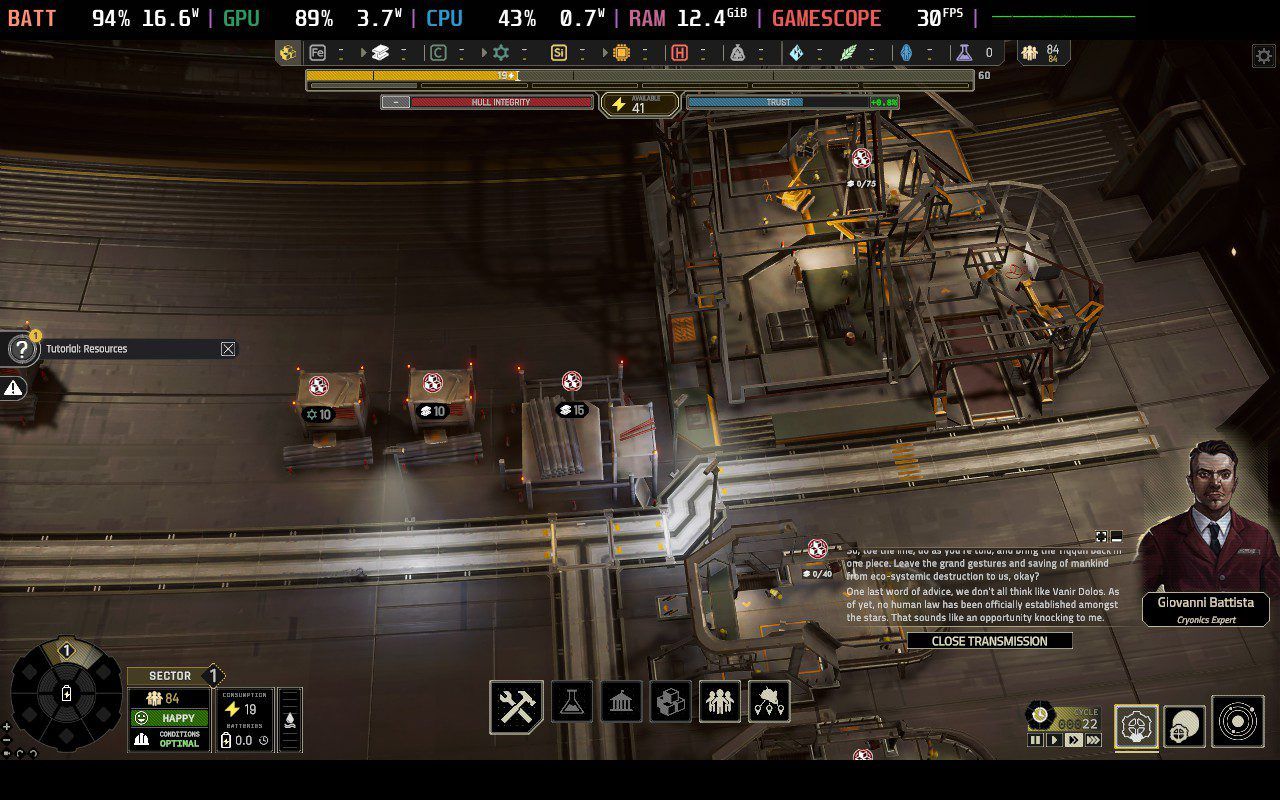Open the settings gear menu
The image size is (1280, 800).
(x=1263, y=56)
